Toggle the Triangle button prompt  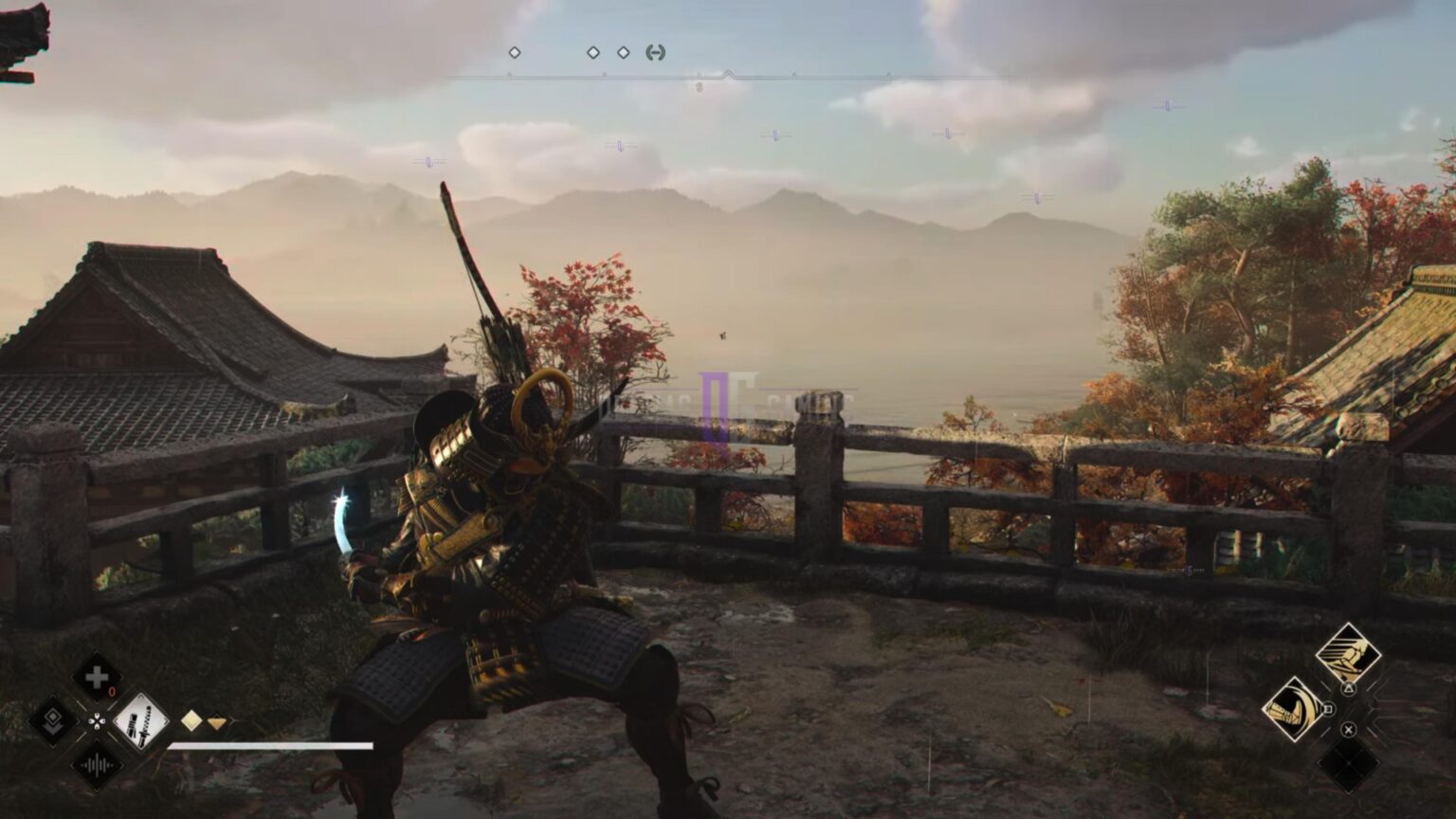[x=1349, y=688]
